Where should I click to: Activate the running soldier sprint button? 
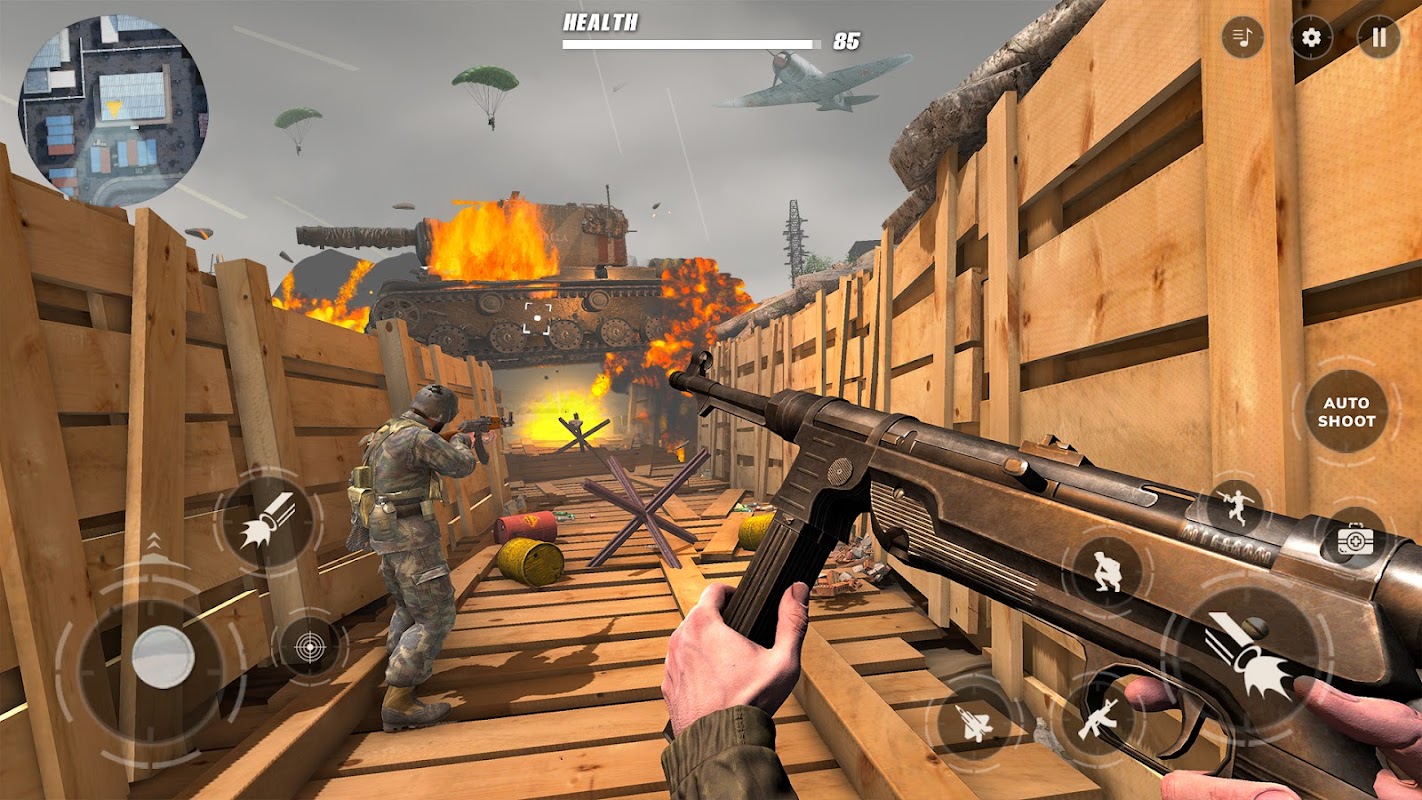tap(1234, 507)
